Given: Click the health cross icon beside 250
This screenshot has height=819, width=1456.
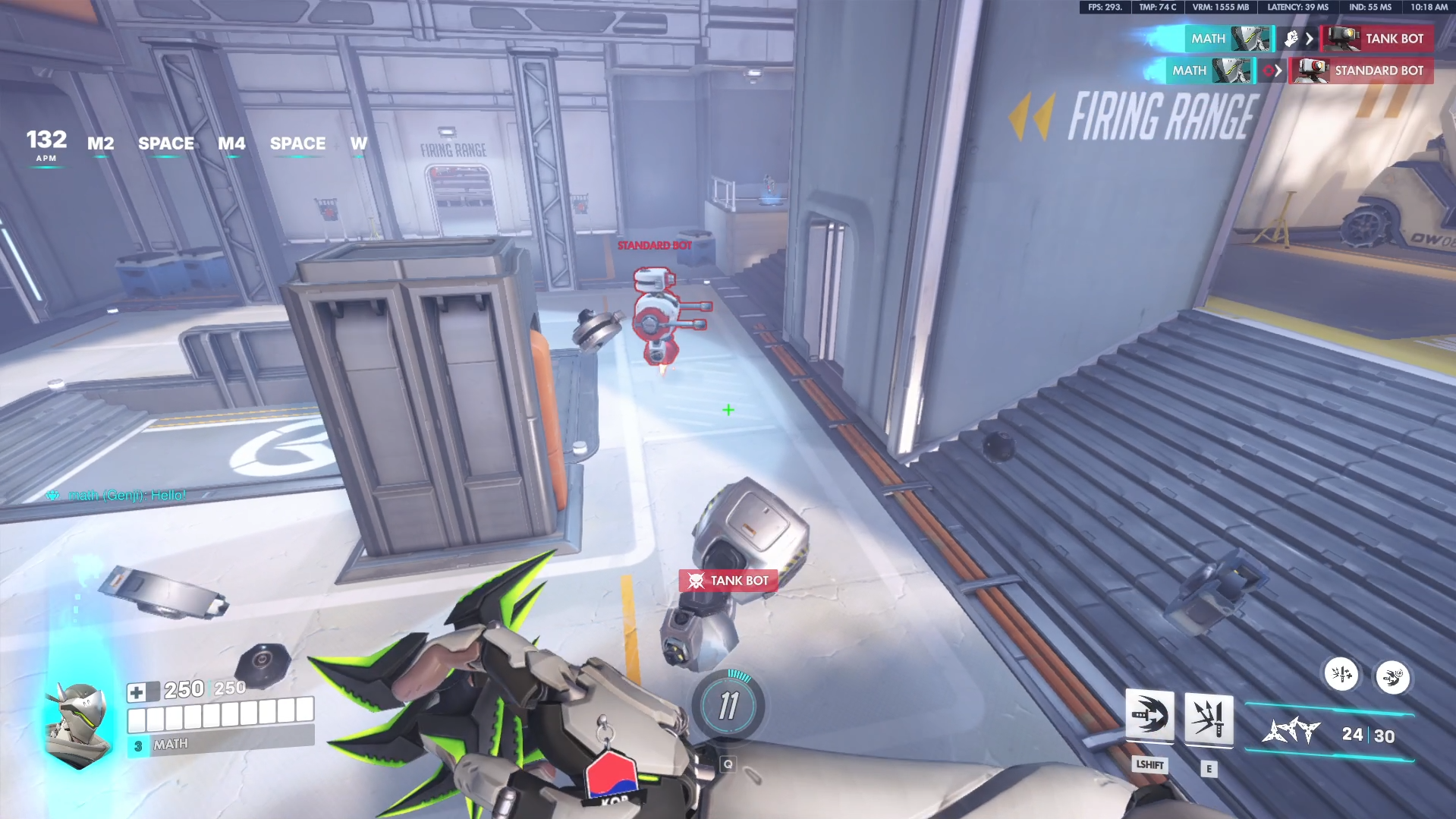Looking at the screenshot, I should tap(138, 691).
